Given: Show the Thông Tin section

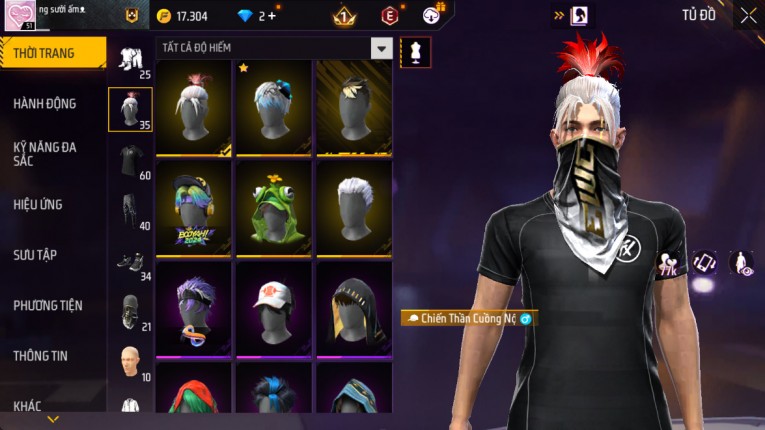Looking at the screenshot, I should [x=42, y=355].
